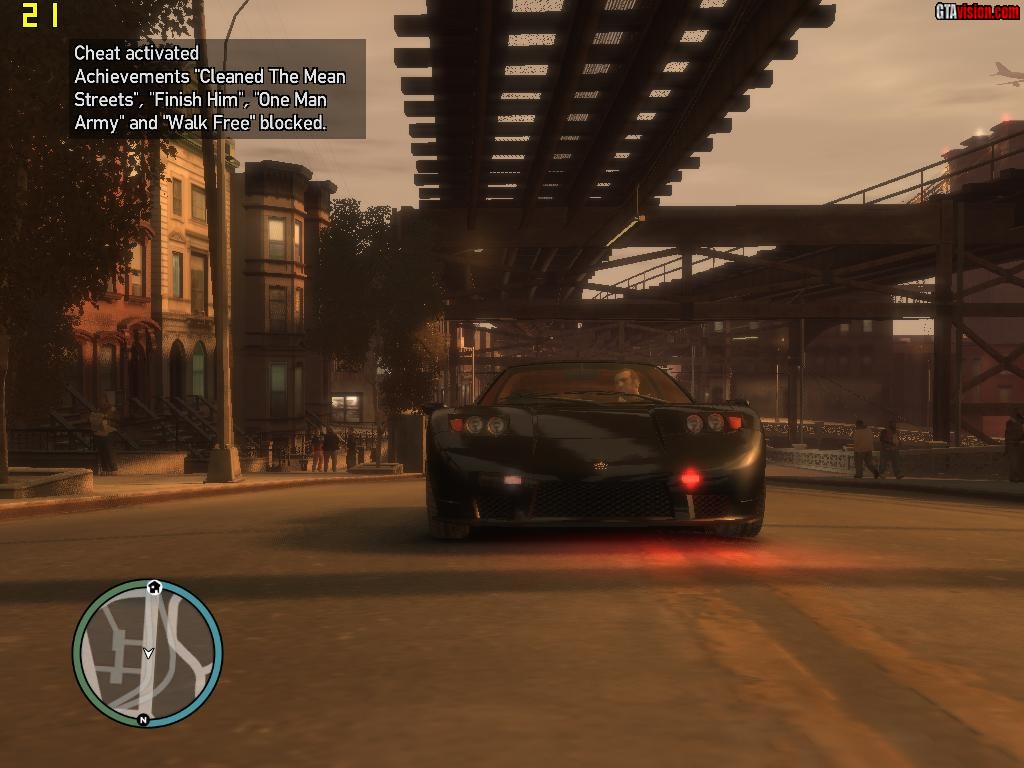Select the player arrow on the minimap
The height and width of the screenshot is (768, 1024).
[148, 653]
